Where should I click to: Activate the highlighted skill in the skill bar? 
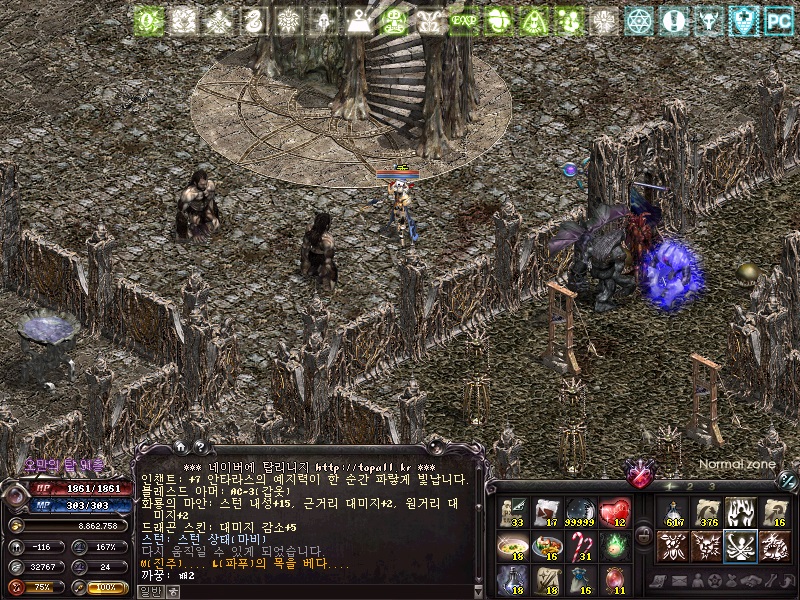[741, 546]
